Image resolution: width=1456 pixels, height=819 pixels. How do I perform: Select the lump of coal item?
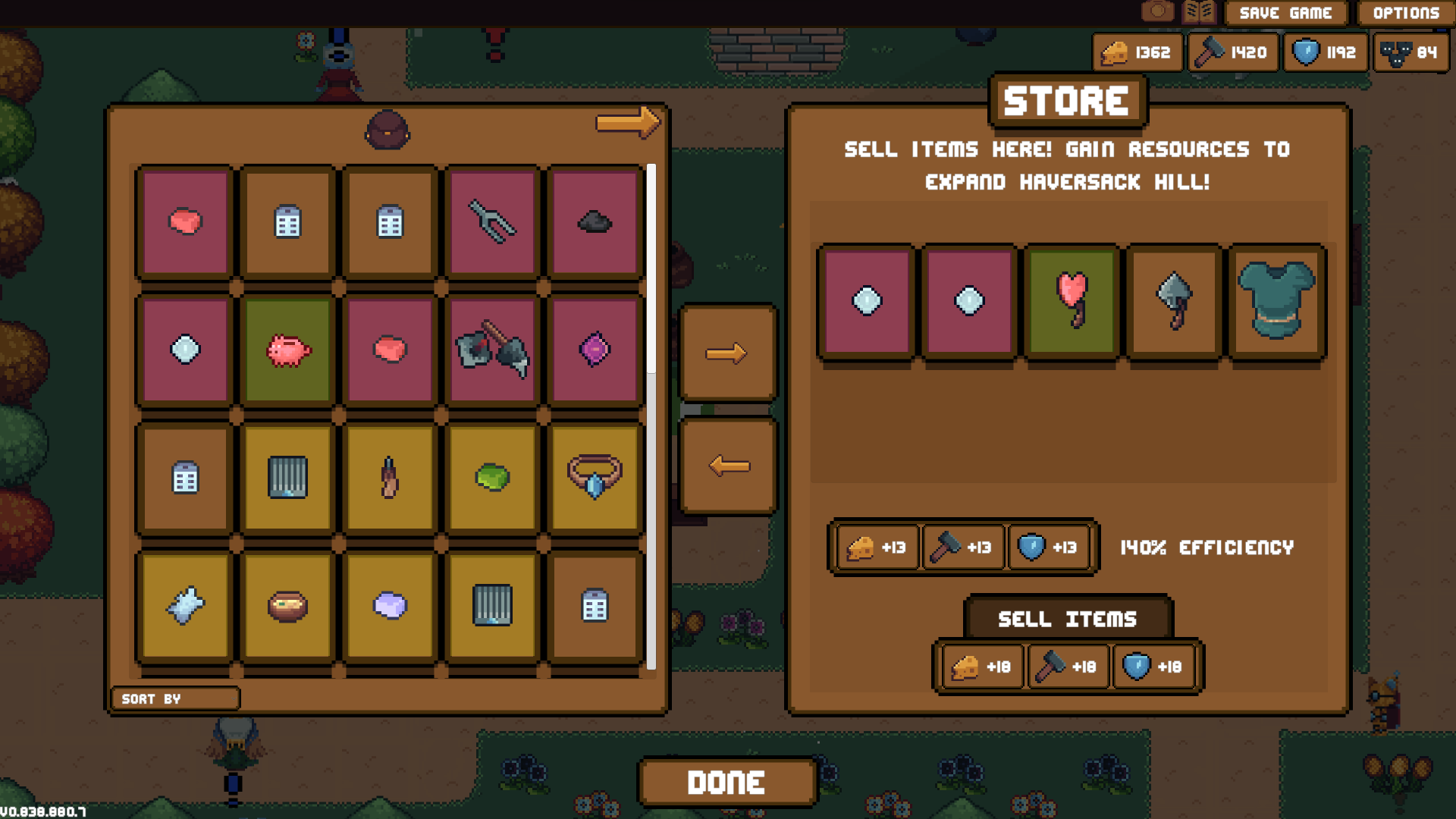595,221
